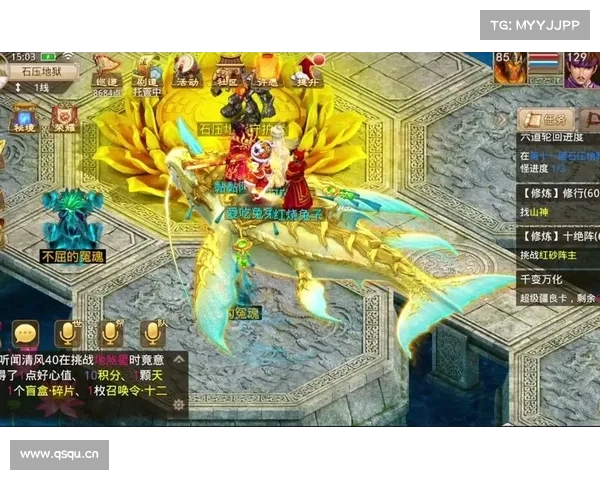Open the 活动 events icon
600x480 pixels.
[x=187, y=70]
